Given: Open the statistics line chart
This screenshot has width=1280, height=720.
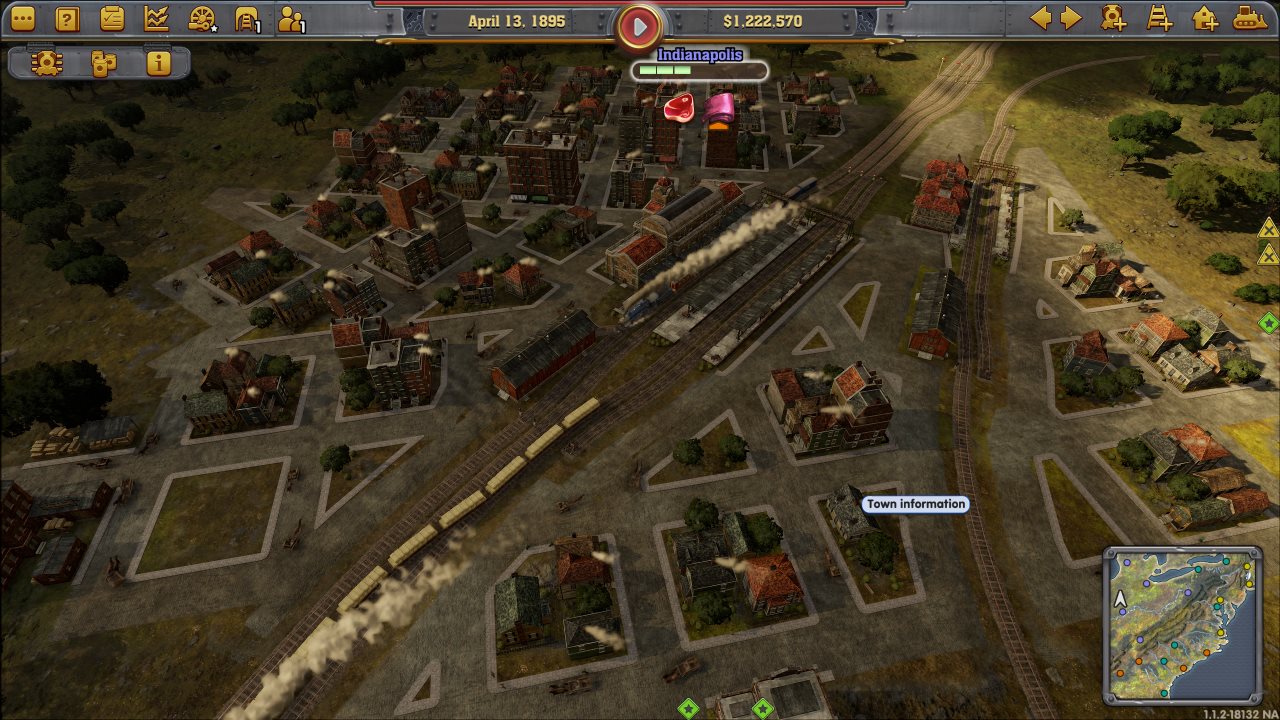Looking at the screenshot, I should [x=156, y=19].
